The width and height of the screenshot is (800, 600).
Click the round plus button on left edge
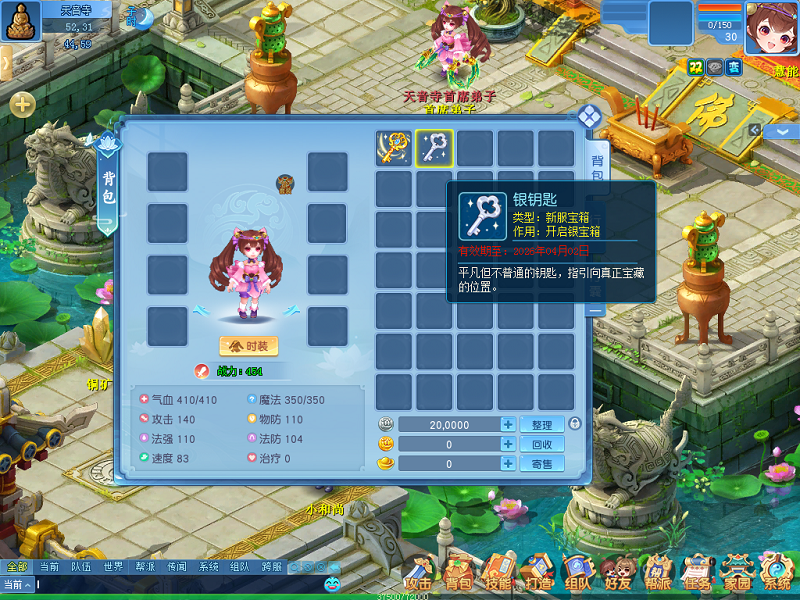[x=22, y=104]
